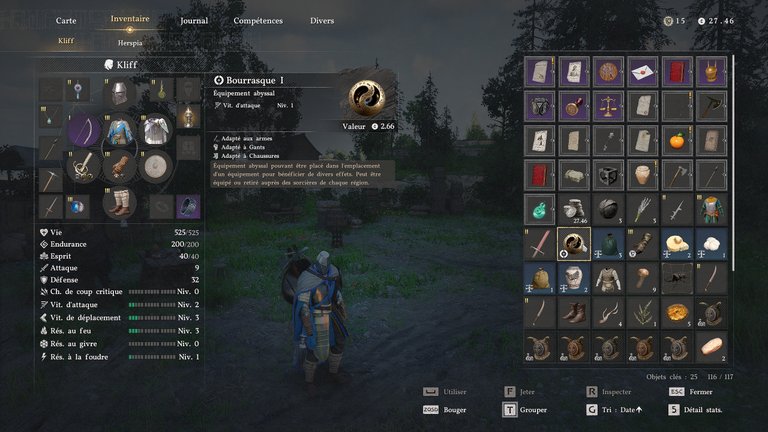Open the Carte tab
Viewport: 768px width, 432px height.
(66, 20)
